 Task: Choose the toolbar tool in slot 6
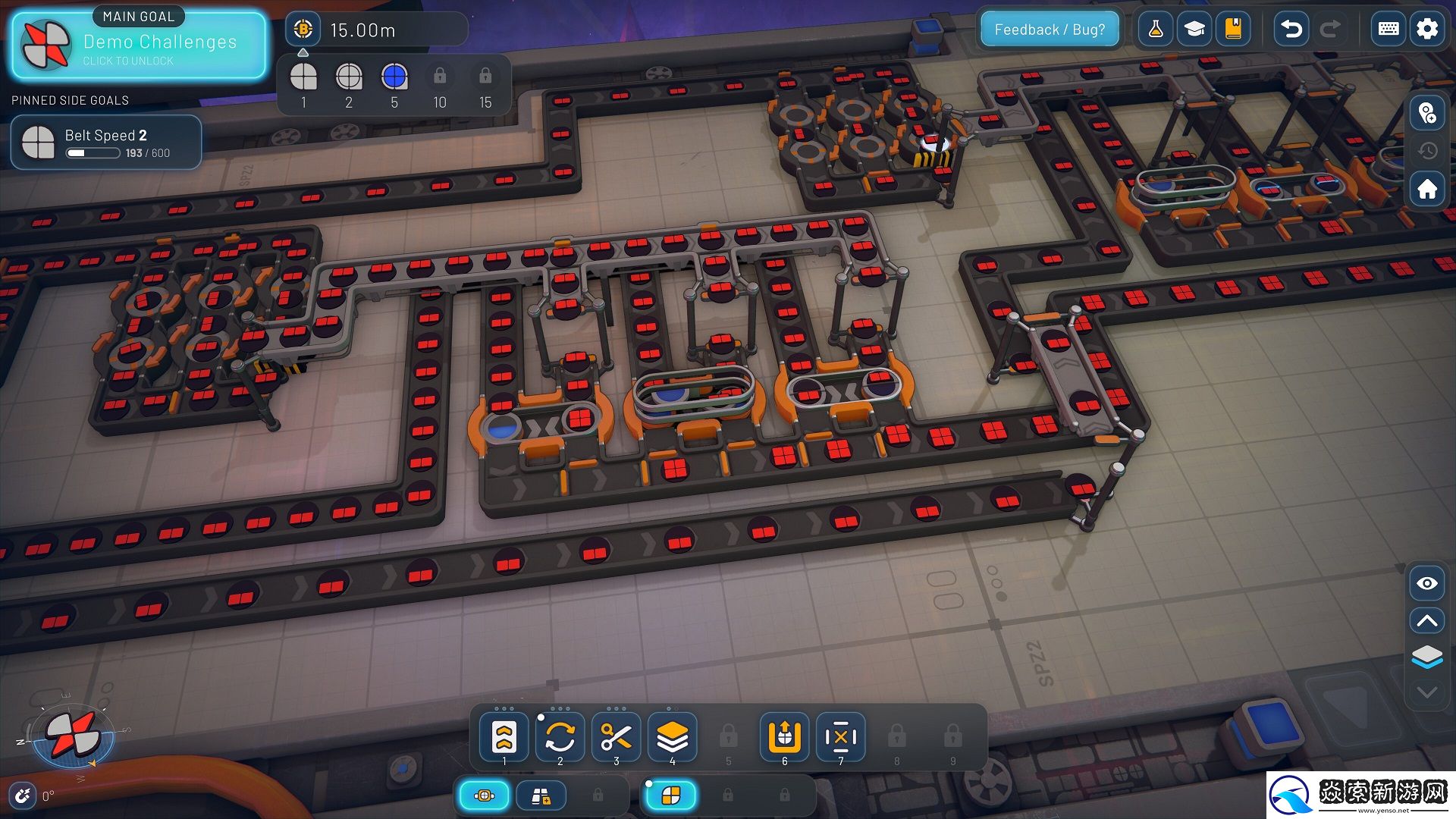point(785,736)
